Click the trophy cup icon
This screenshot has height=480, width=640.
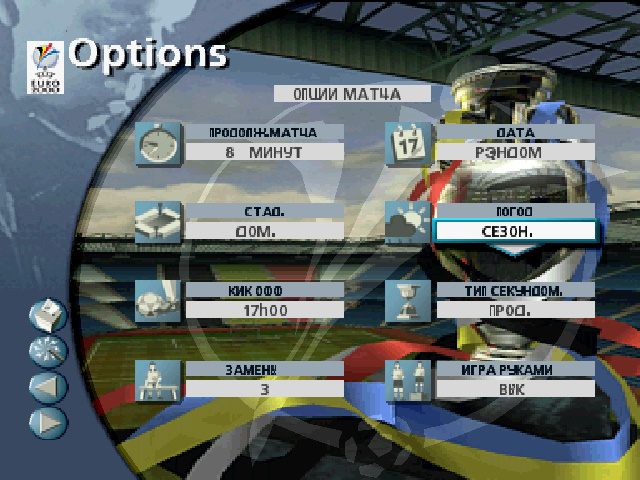click(408, 300)
